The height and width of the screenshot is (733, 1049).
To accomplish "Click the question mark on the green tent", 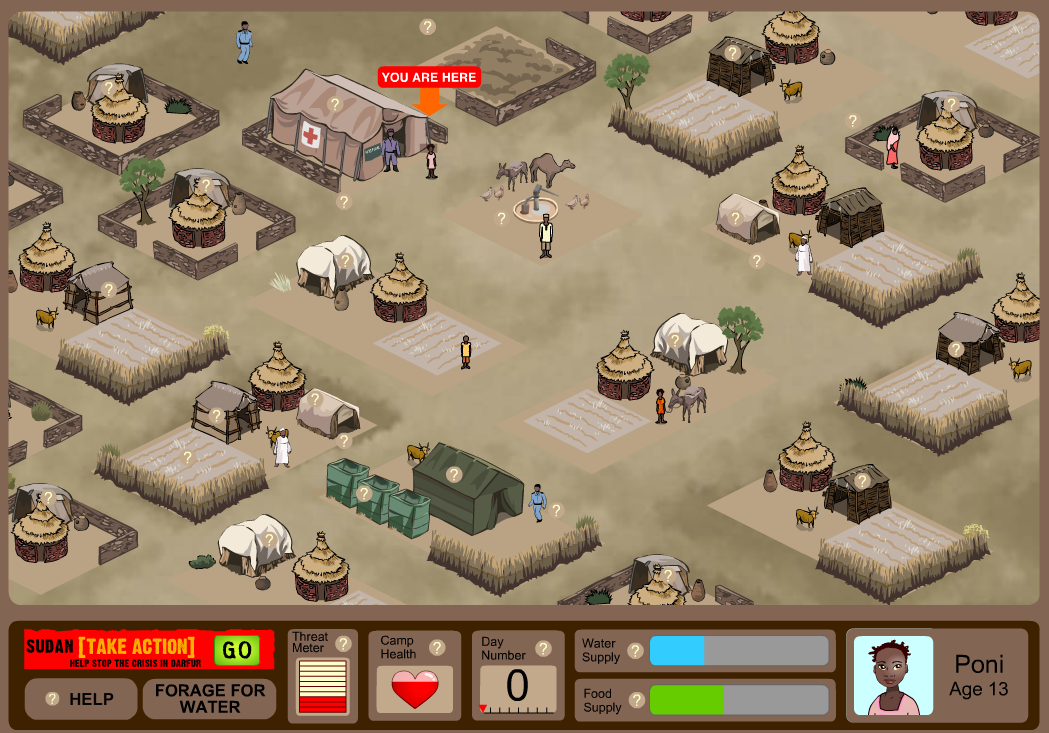I will click(x=454, y=474).
